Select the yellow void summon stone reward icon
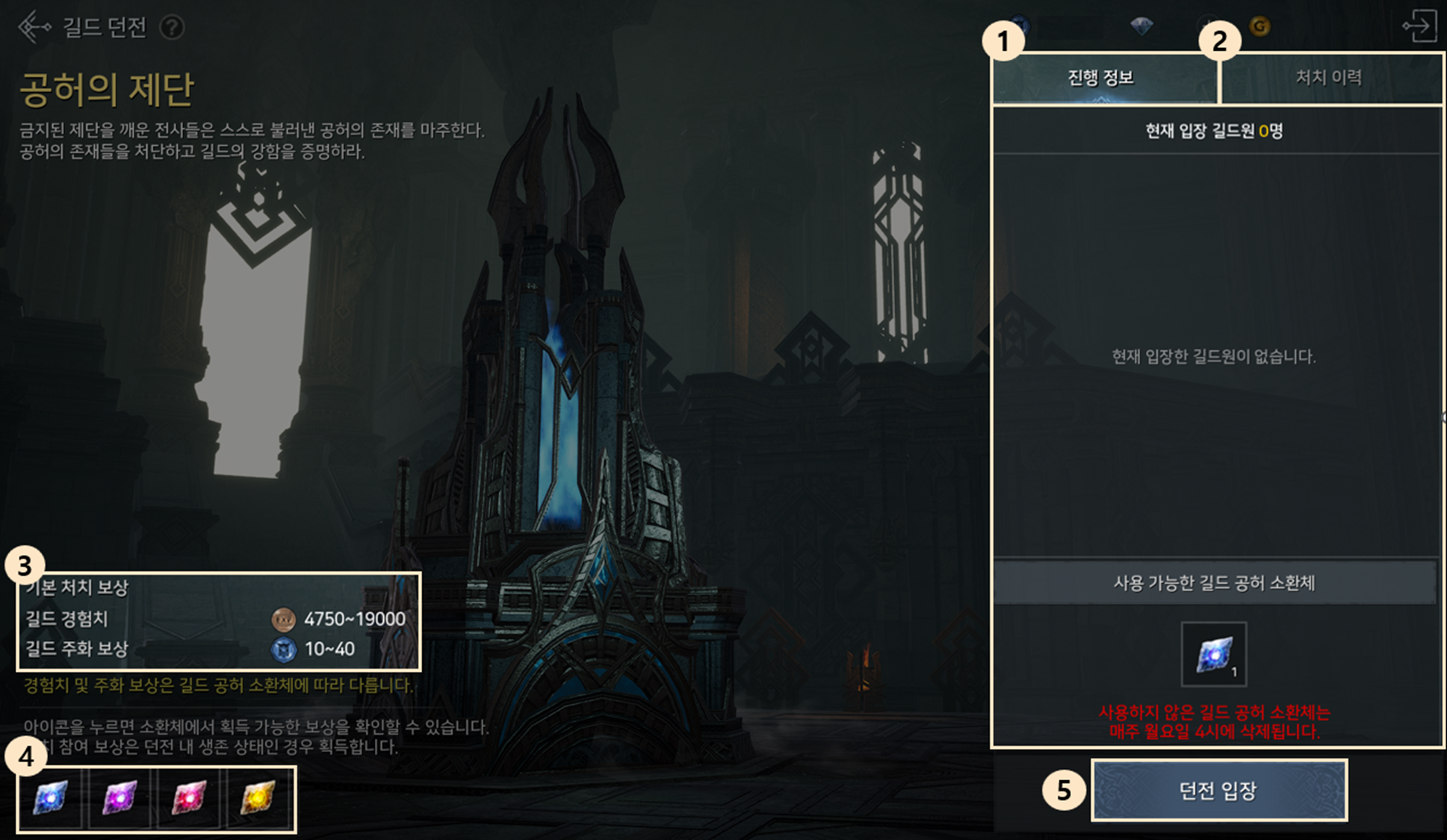Viewport: 1447px width, 840px height. [x=258, y=797]
